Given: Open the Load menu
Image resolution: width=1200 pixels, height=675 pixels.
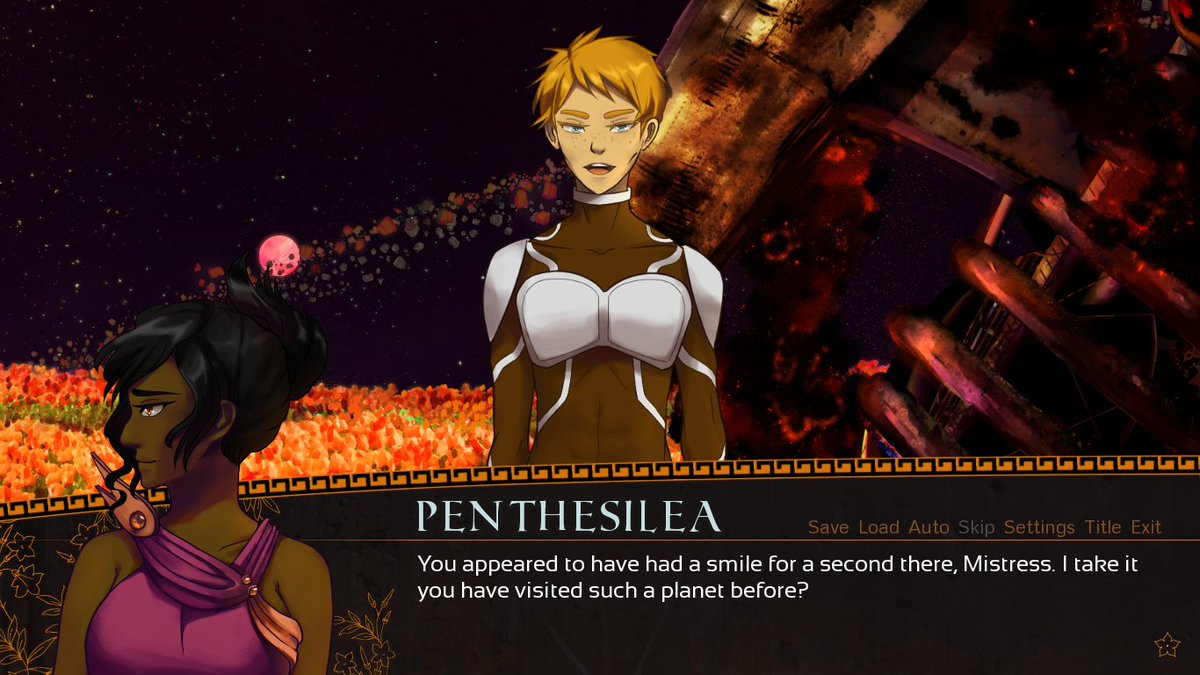Looking at the screenshot, I should pyautogui.click(x=879, y=527).
